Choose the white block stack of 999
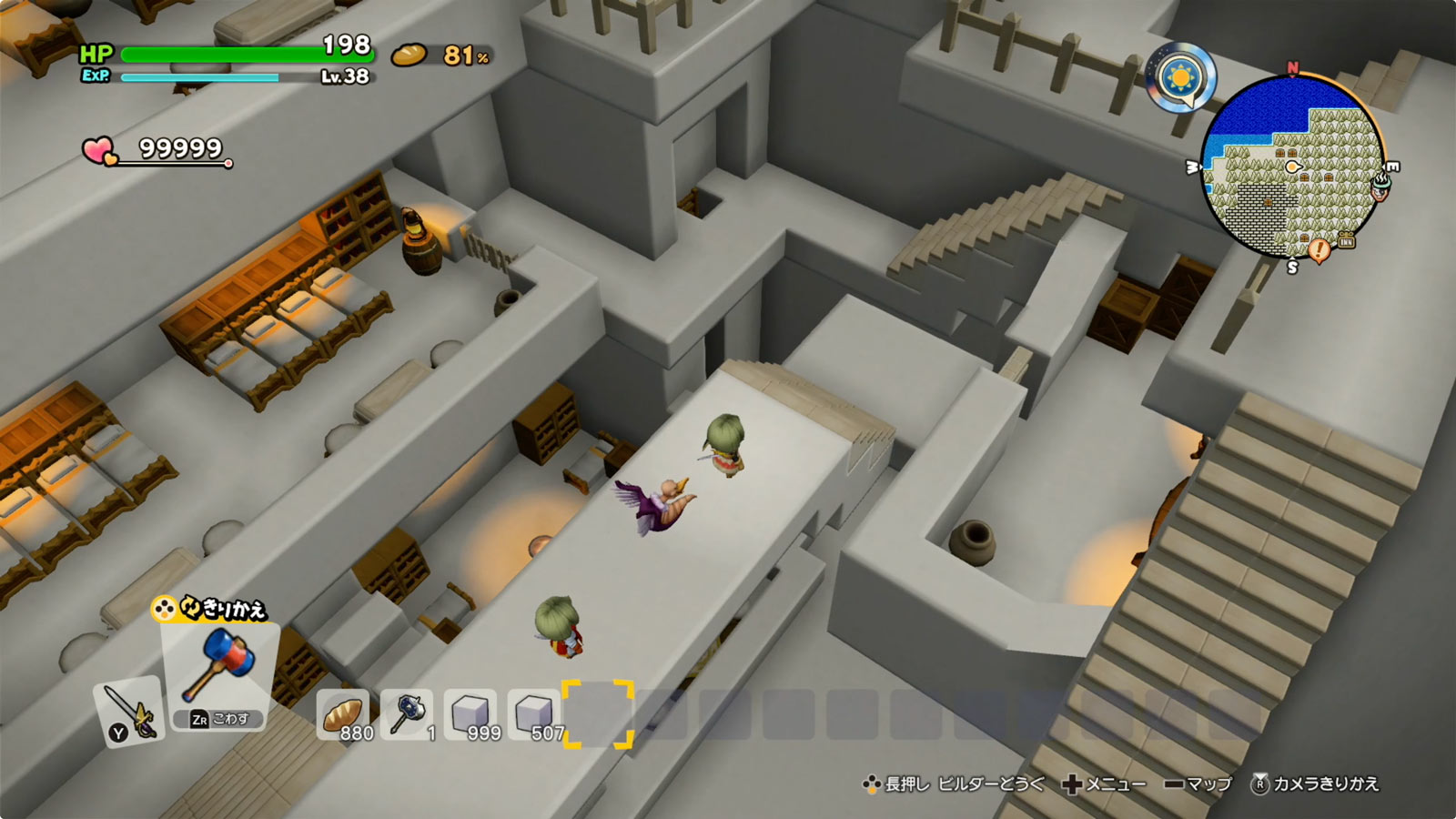This screenshot has height=819, width=1456. coord(470,714)
